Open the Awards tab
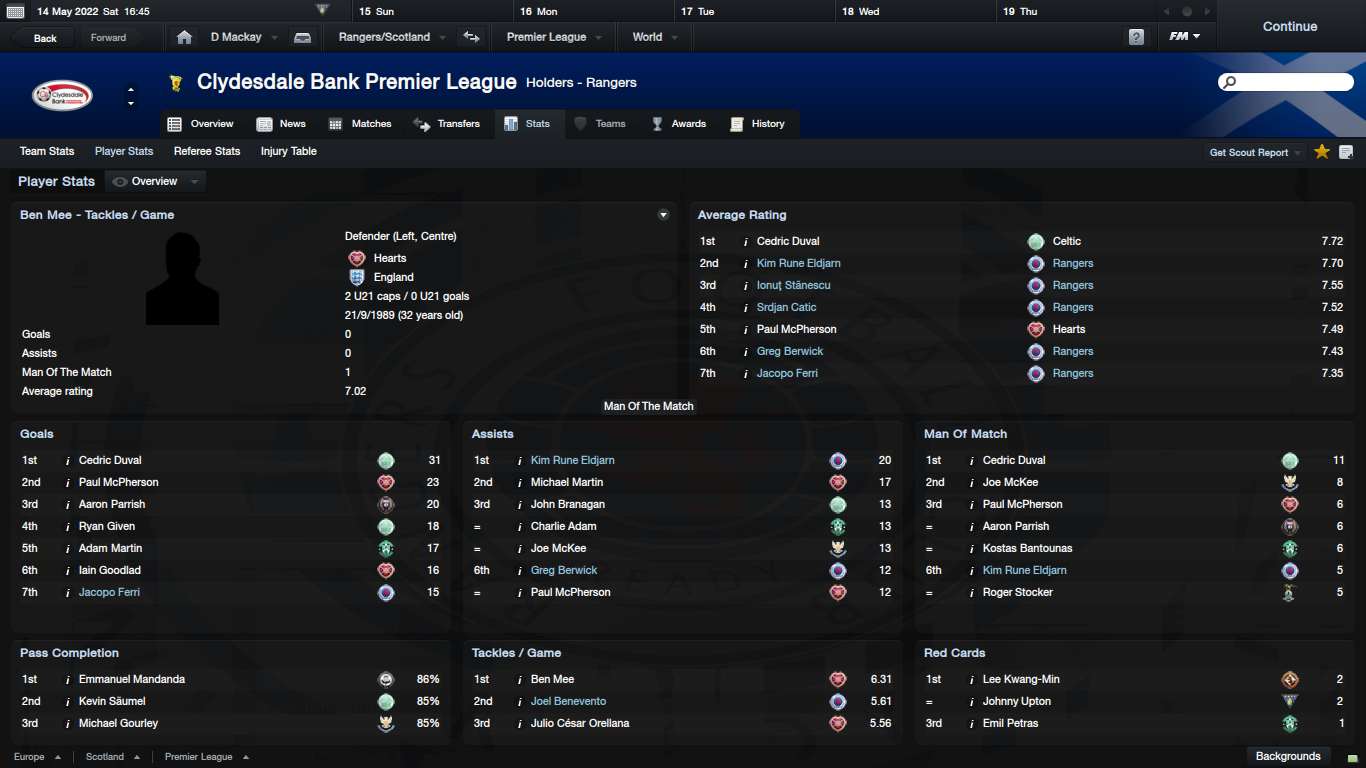This screenshot has width=1366, height=768. [679, 124]
